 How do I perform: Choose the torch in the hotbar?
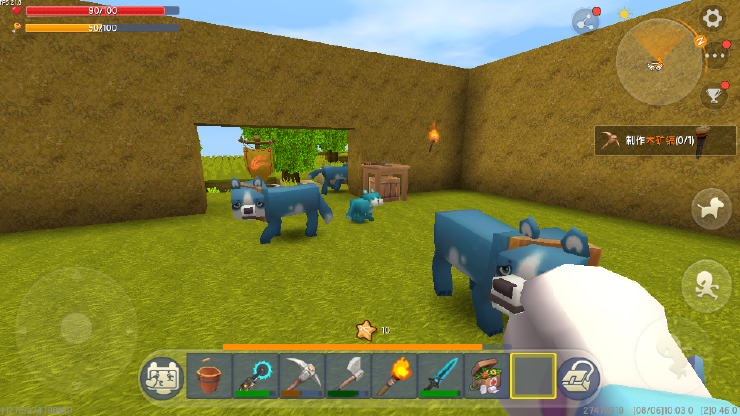click(x=393, y=377)
